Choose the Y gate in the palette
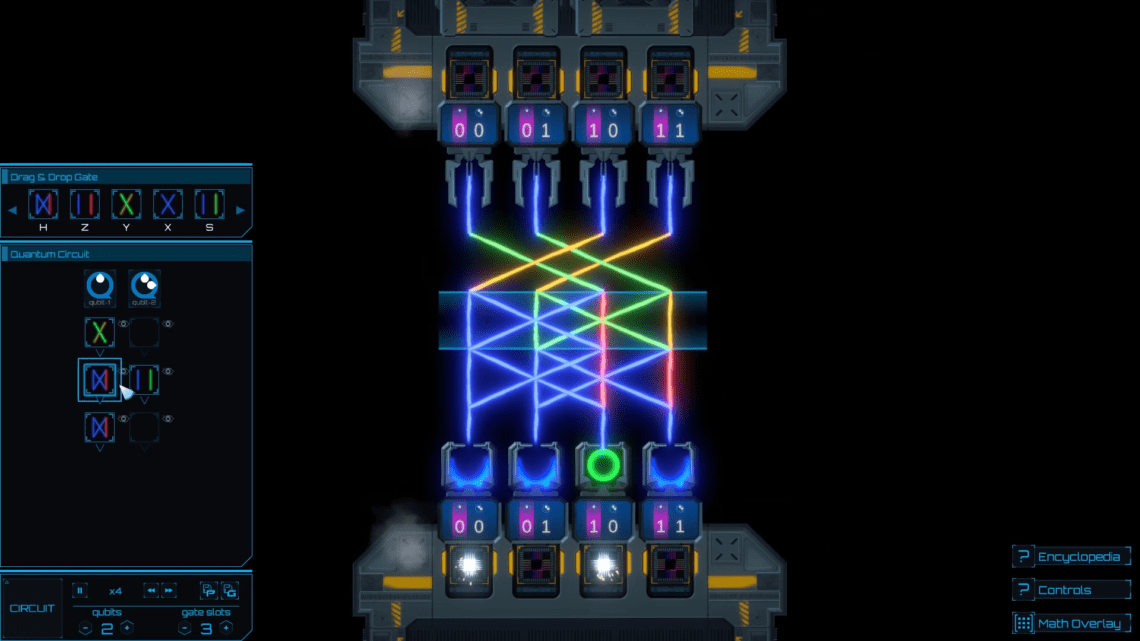Screen dimensions: 1140x641 (x=126, y=204)
